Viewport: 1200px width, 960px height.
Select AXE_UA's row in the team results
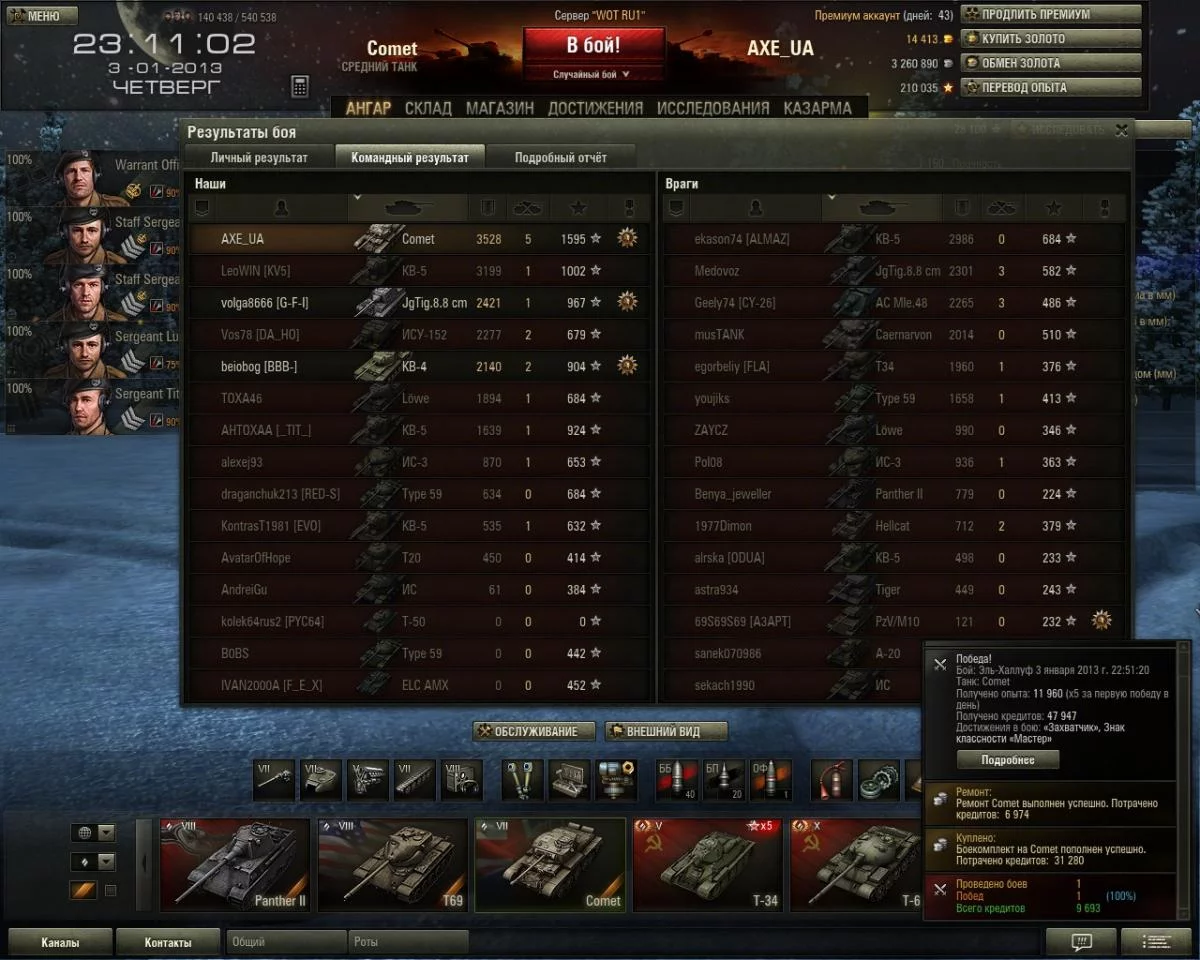click(x=420, y=239)
